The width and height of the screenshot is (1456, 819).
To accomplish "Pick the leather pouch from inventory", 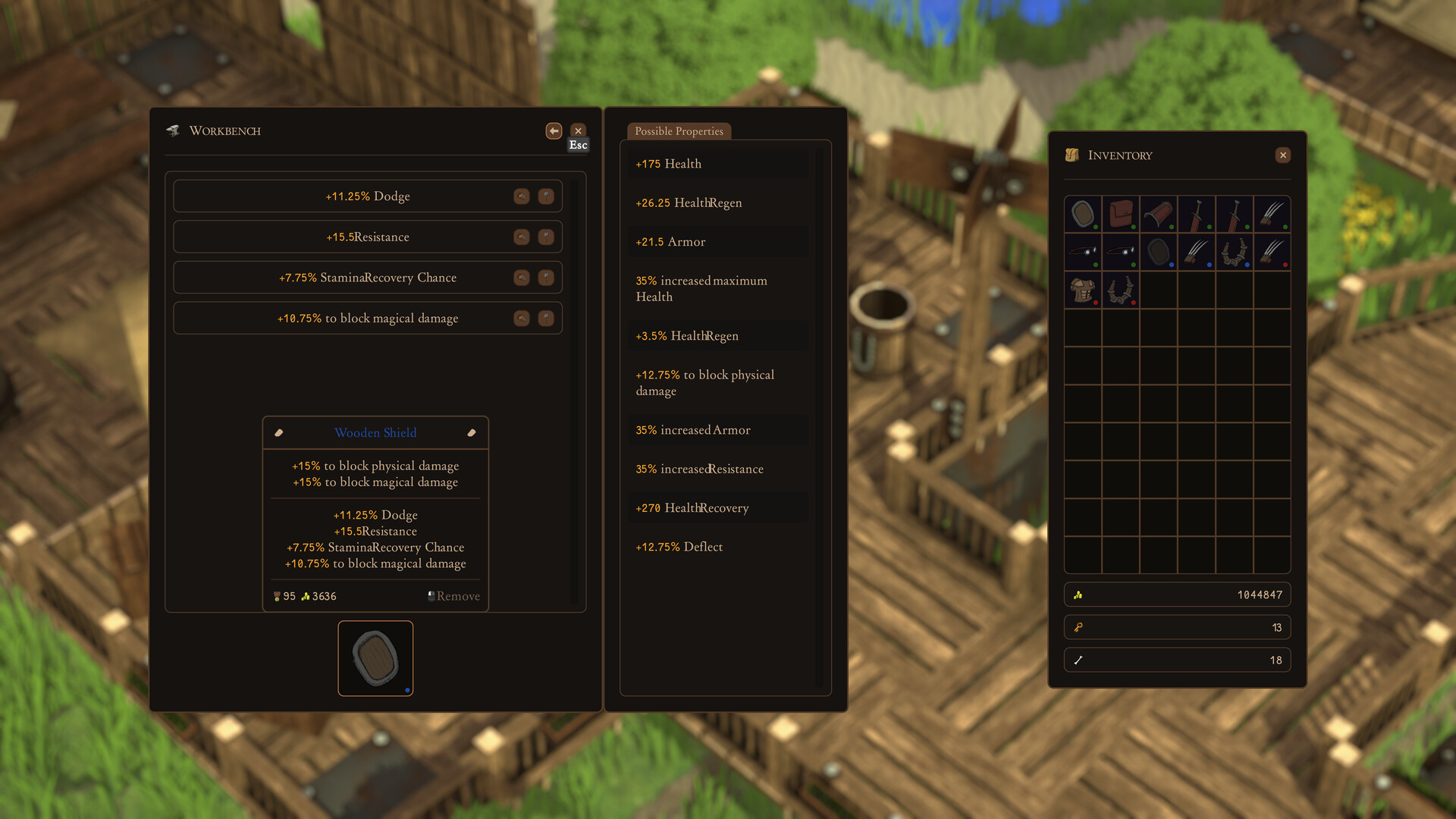I will click(x=1121, y=214).
